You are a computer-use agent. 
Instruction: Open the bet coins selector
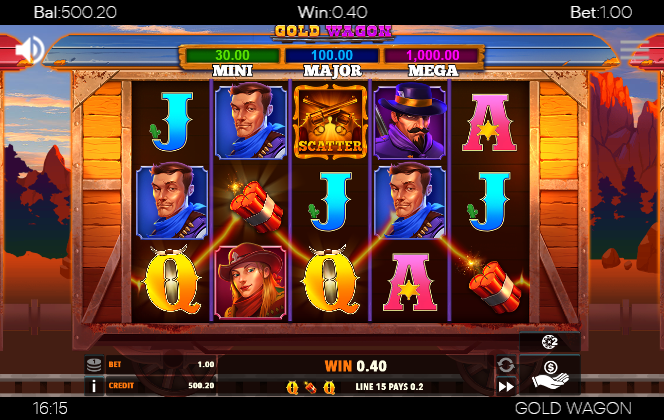point(94,364)
